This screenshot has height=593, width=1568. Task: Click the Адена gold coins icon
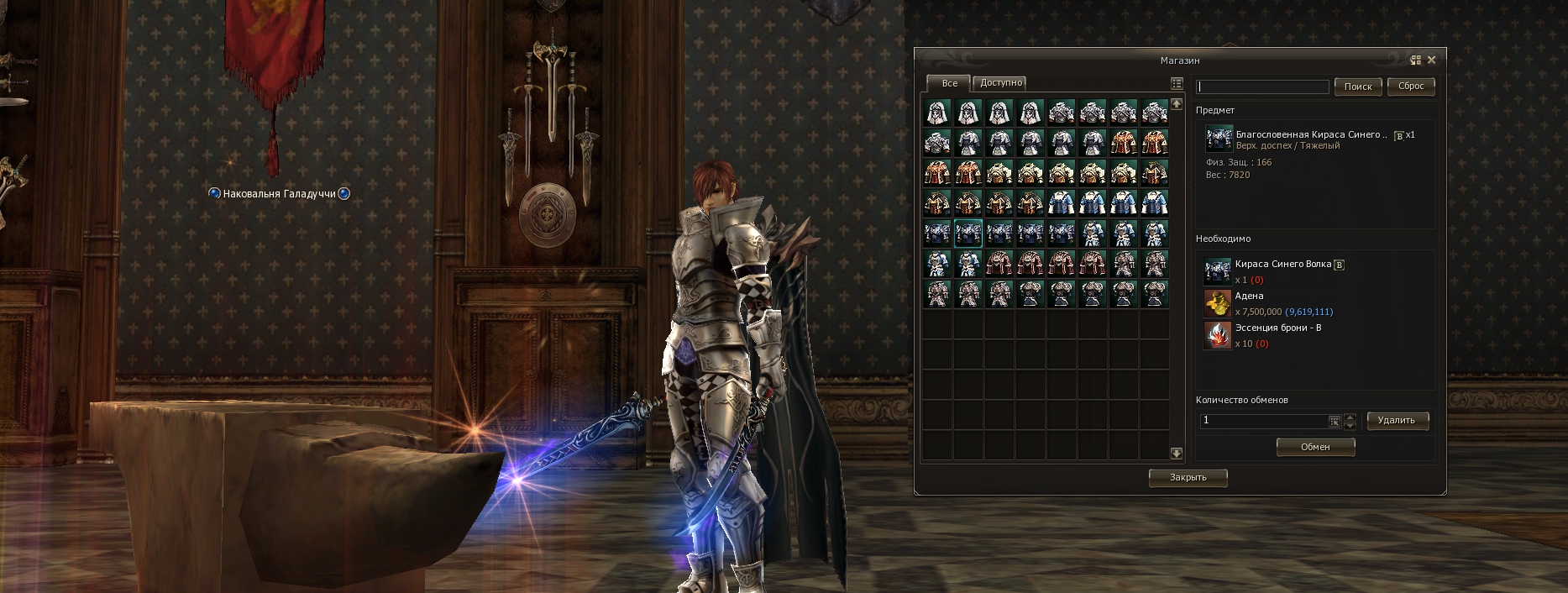pos(1217,303)
